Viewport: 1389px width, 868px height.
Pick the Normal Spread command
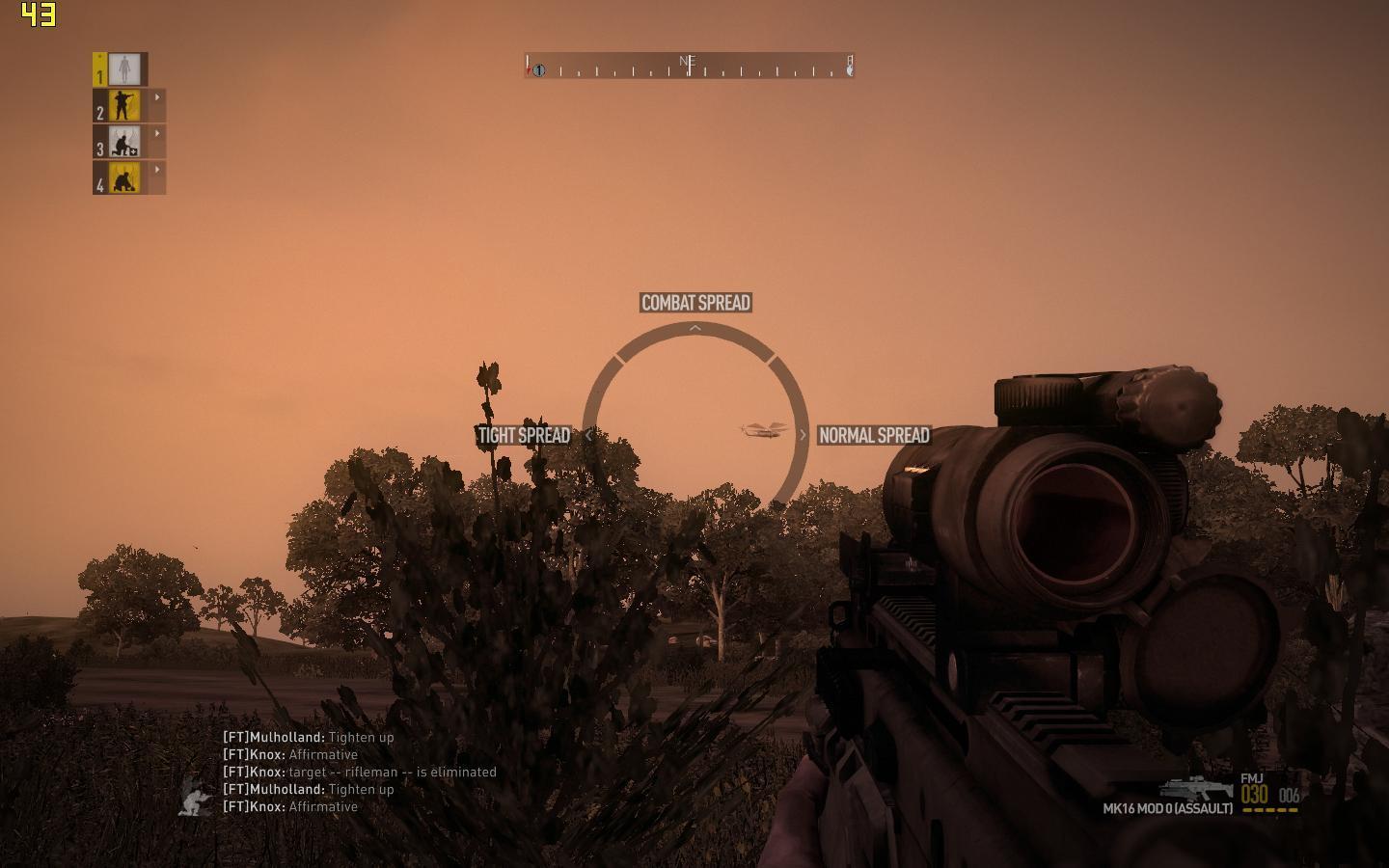874,435
